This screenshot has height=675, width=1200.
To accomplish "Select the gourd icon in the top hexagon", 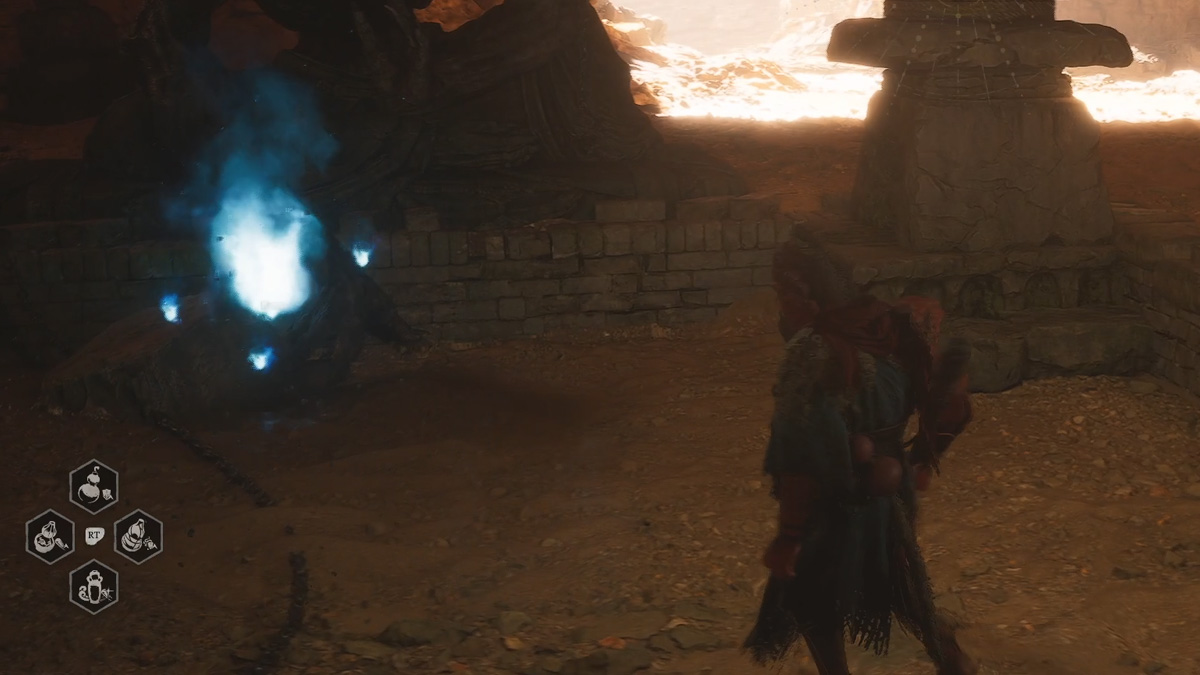I will (94, 487).
